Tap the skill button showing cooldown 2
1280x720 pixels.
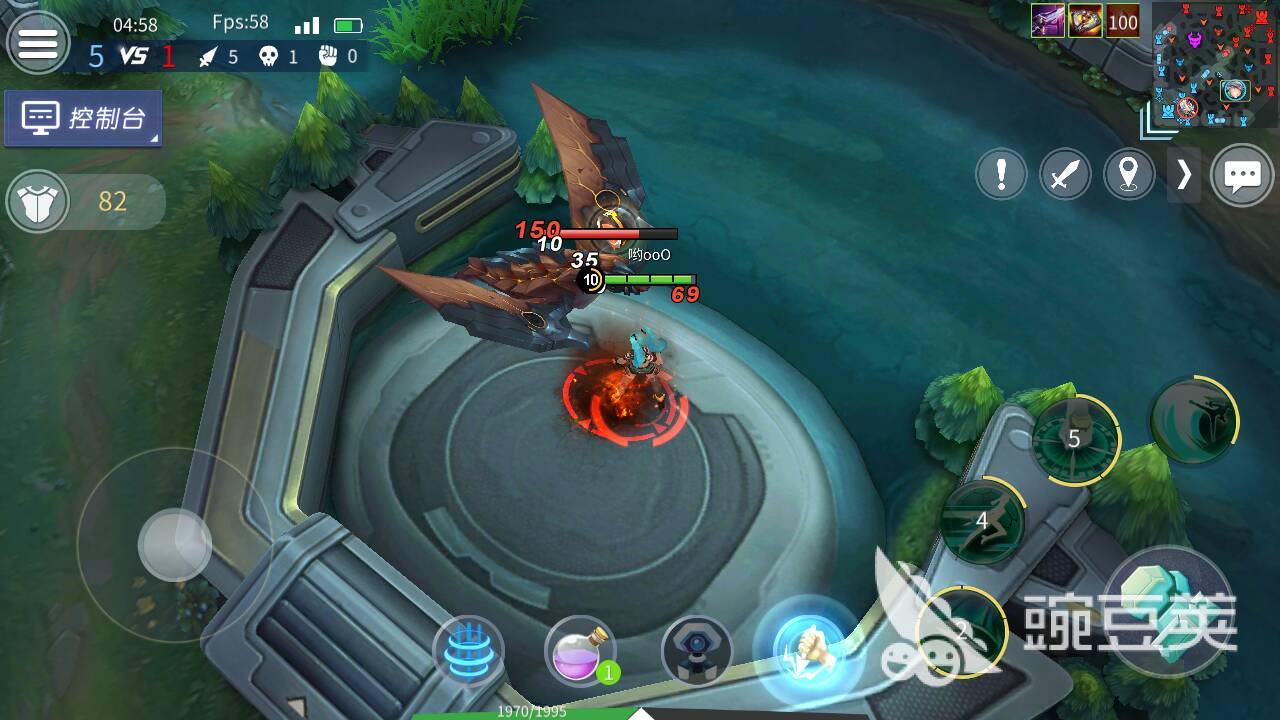point(962,629)
